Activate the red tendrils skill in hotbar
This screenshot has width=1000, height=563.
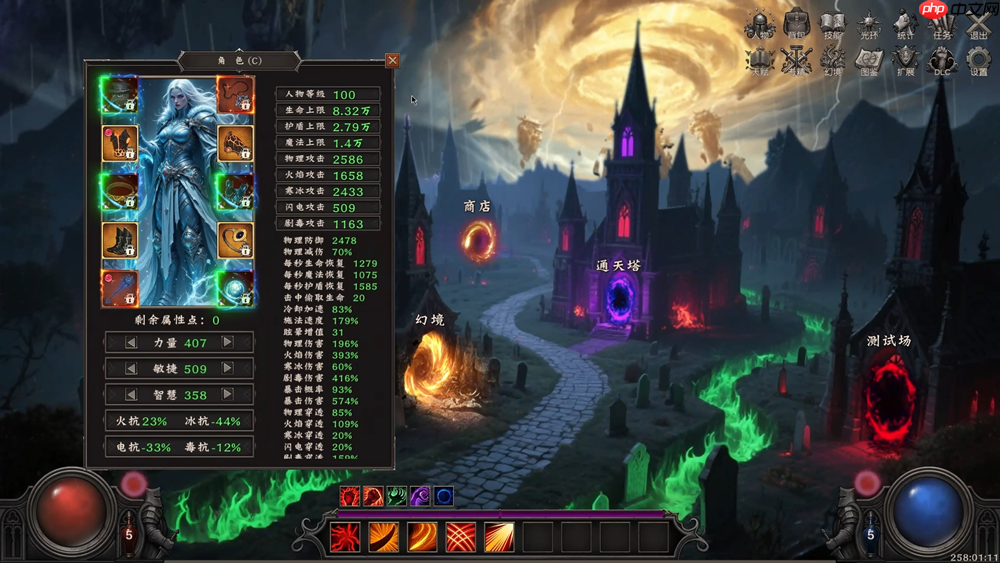coord(345,538)
